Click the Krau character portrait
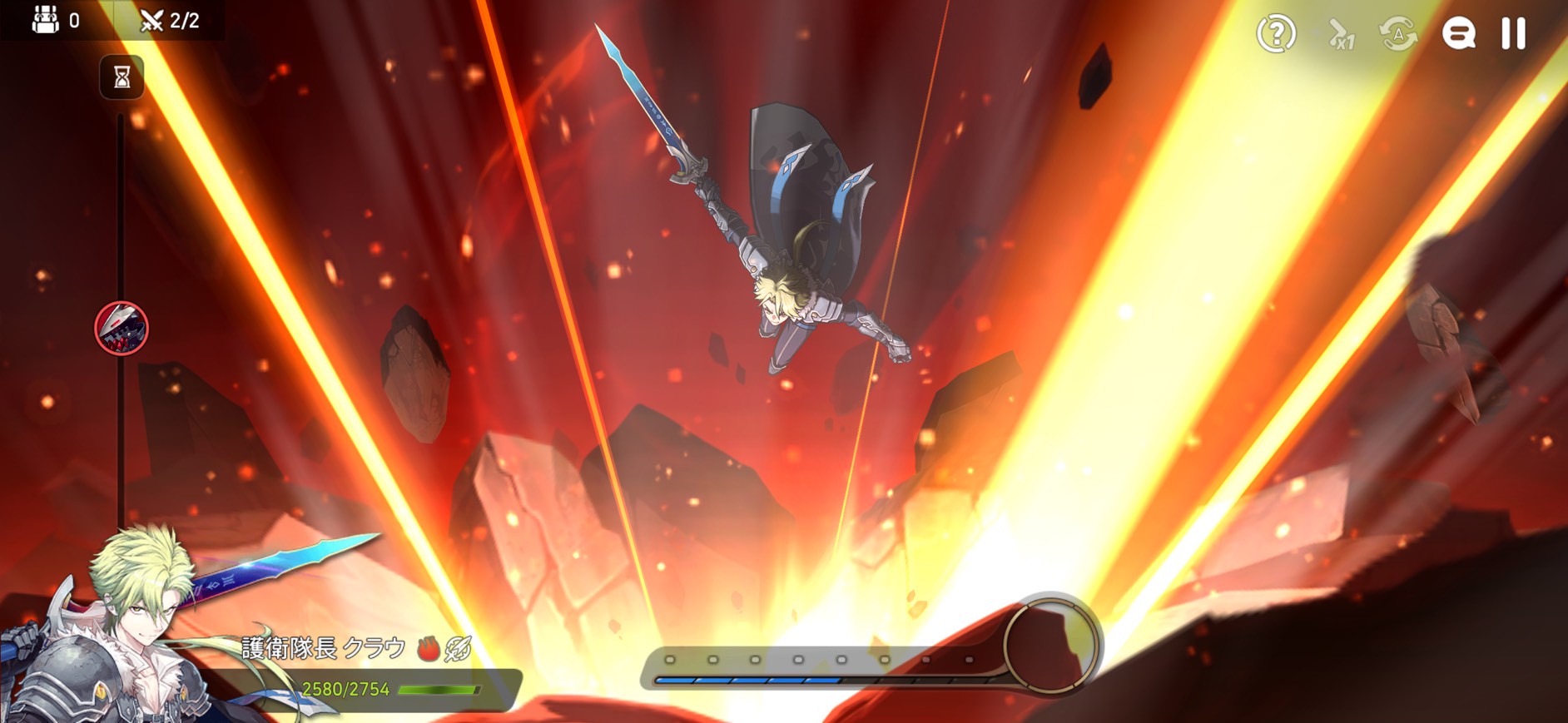This screenshot has height=723, width=1568. pyautogui.click(x=117, y=632)
